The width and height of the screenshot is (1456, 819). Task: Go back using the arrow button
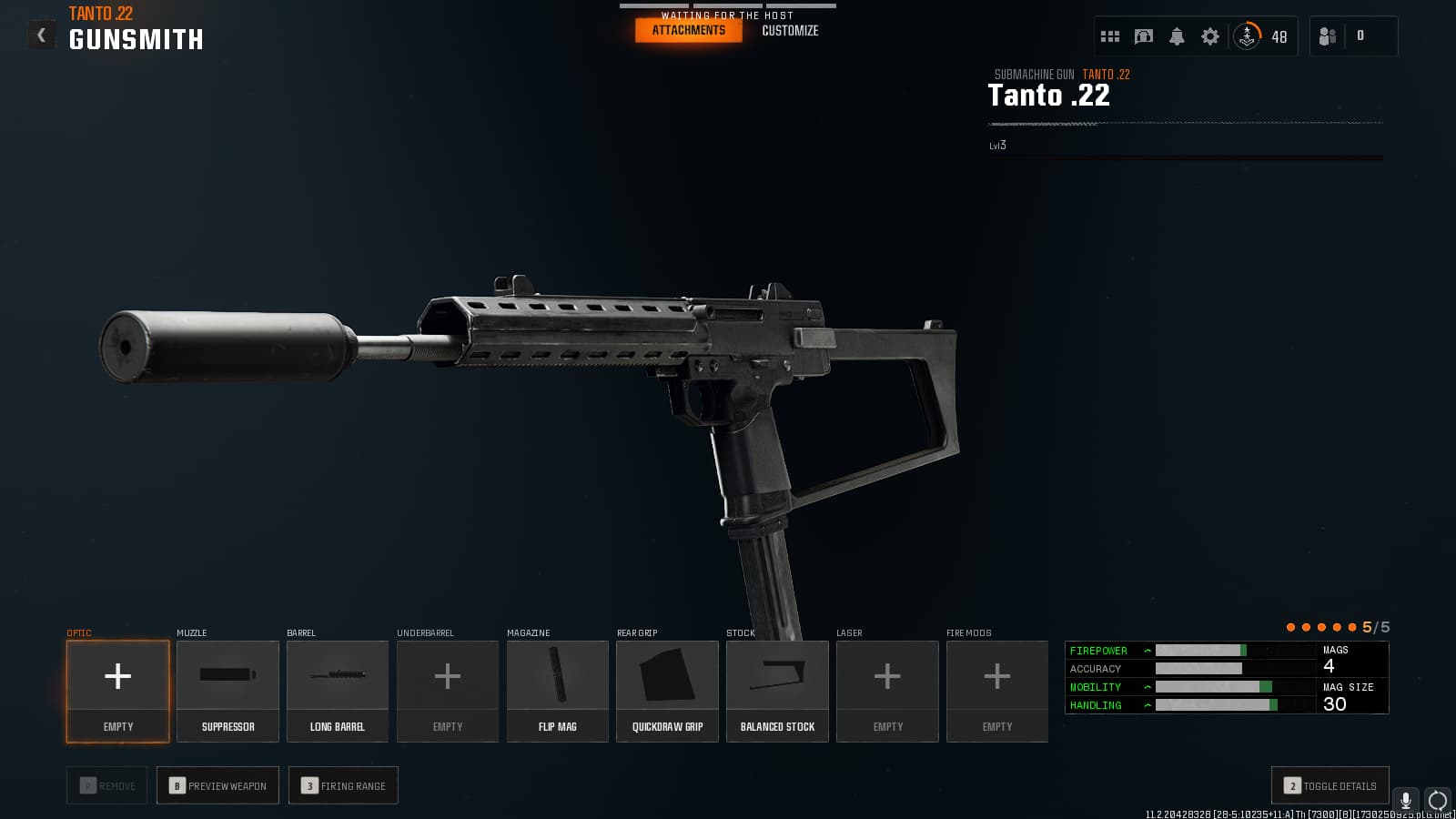(x=41, y=35)
